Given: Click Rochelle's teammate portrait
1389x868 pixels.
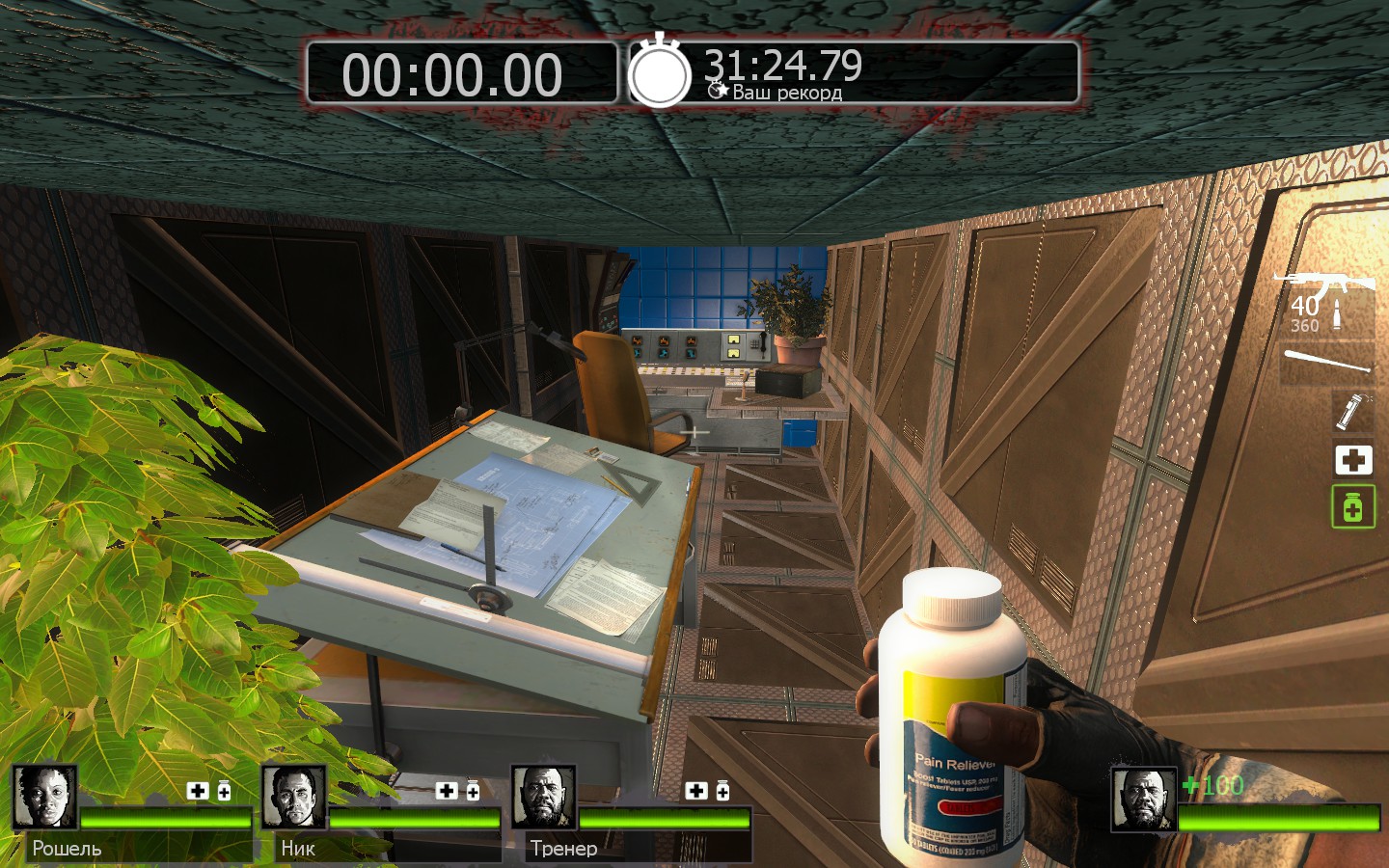Looking at the screenshot, I should tap(45, 798).
